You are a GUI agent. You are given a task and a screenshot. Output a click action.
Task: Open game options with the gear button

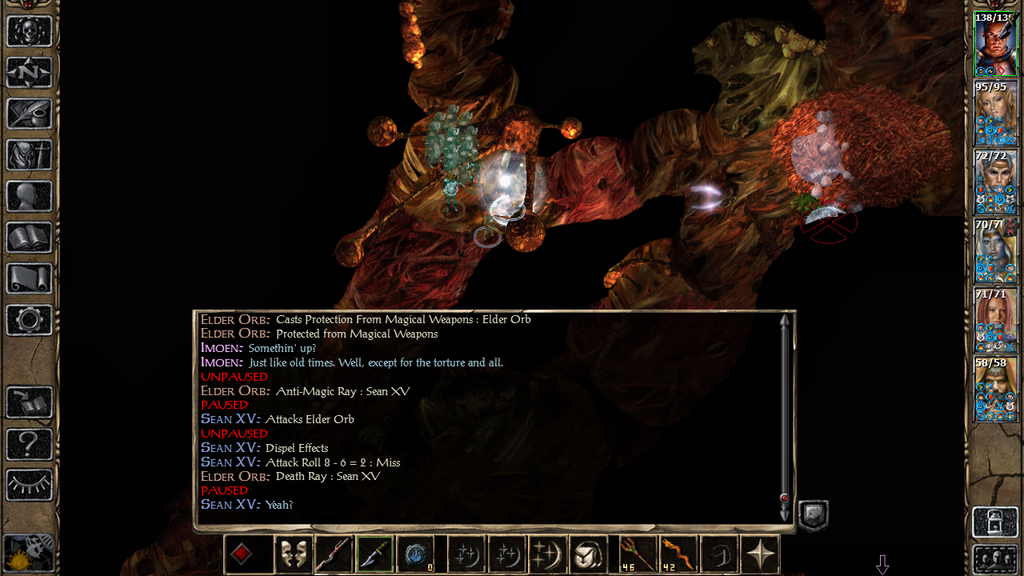29,320
